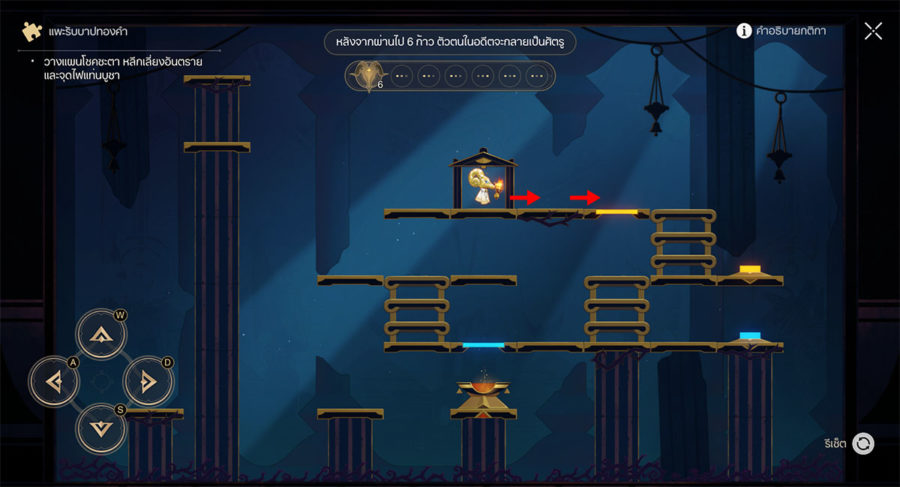Click the reset button with circular arrows
Image resolution: width=900 pixels, height=487 pixels.
863,443
